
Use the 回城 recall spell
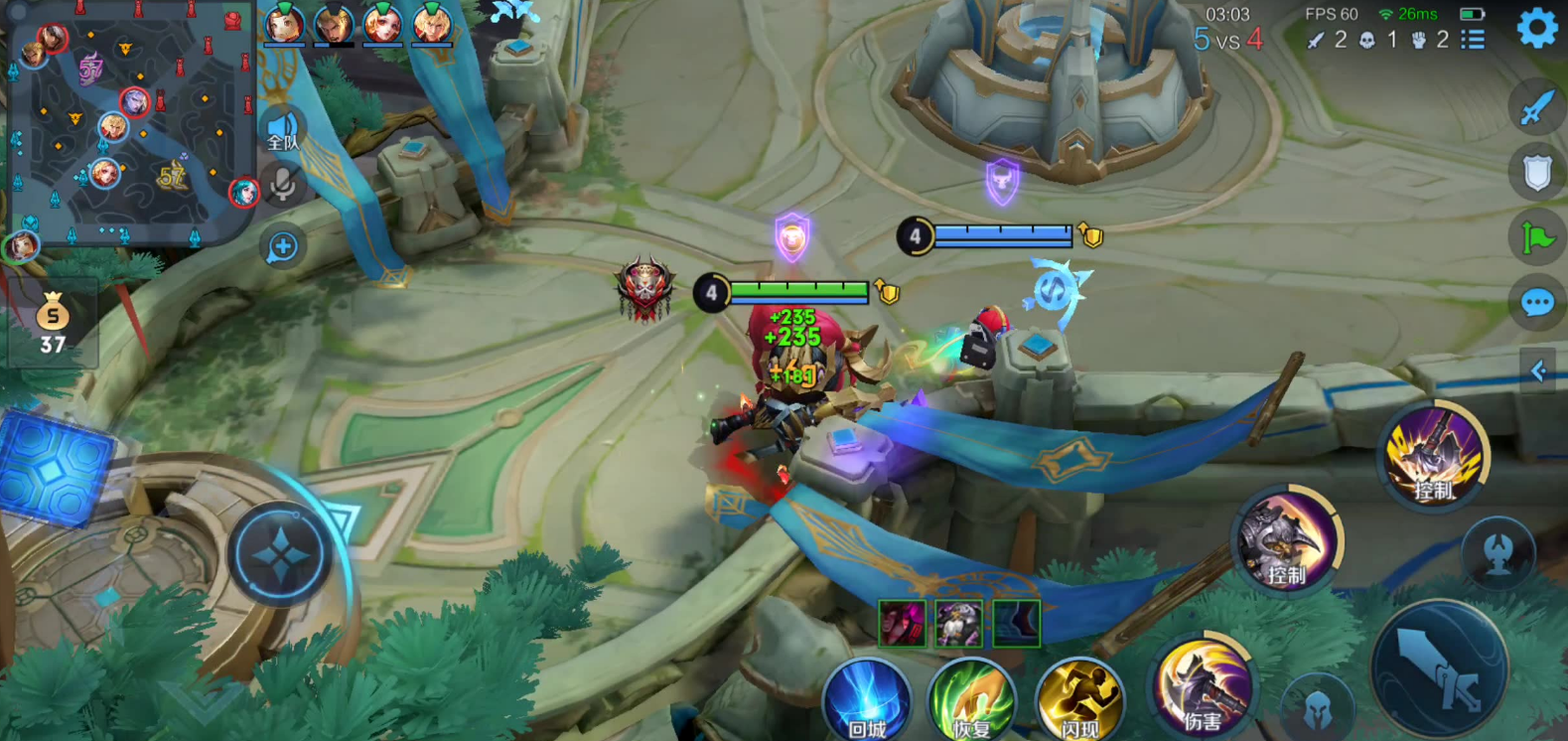[x=867, y=700]
